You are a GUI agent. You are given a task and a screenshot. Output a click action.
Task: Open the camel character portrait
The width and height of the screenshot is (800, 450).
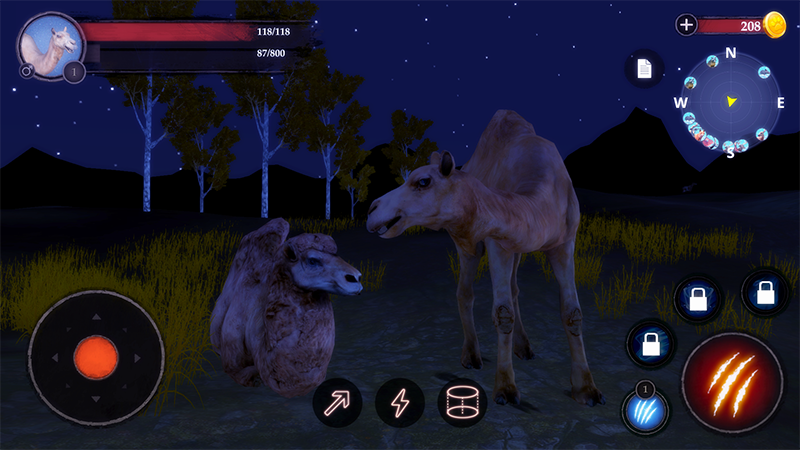(x=49, y=46)
